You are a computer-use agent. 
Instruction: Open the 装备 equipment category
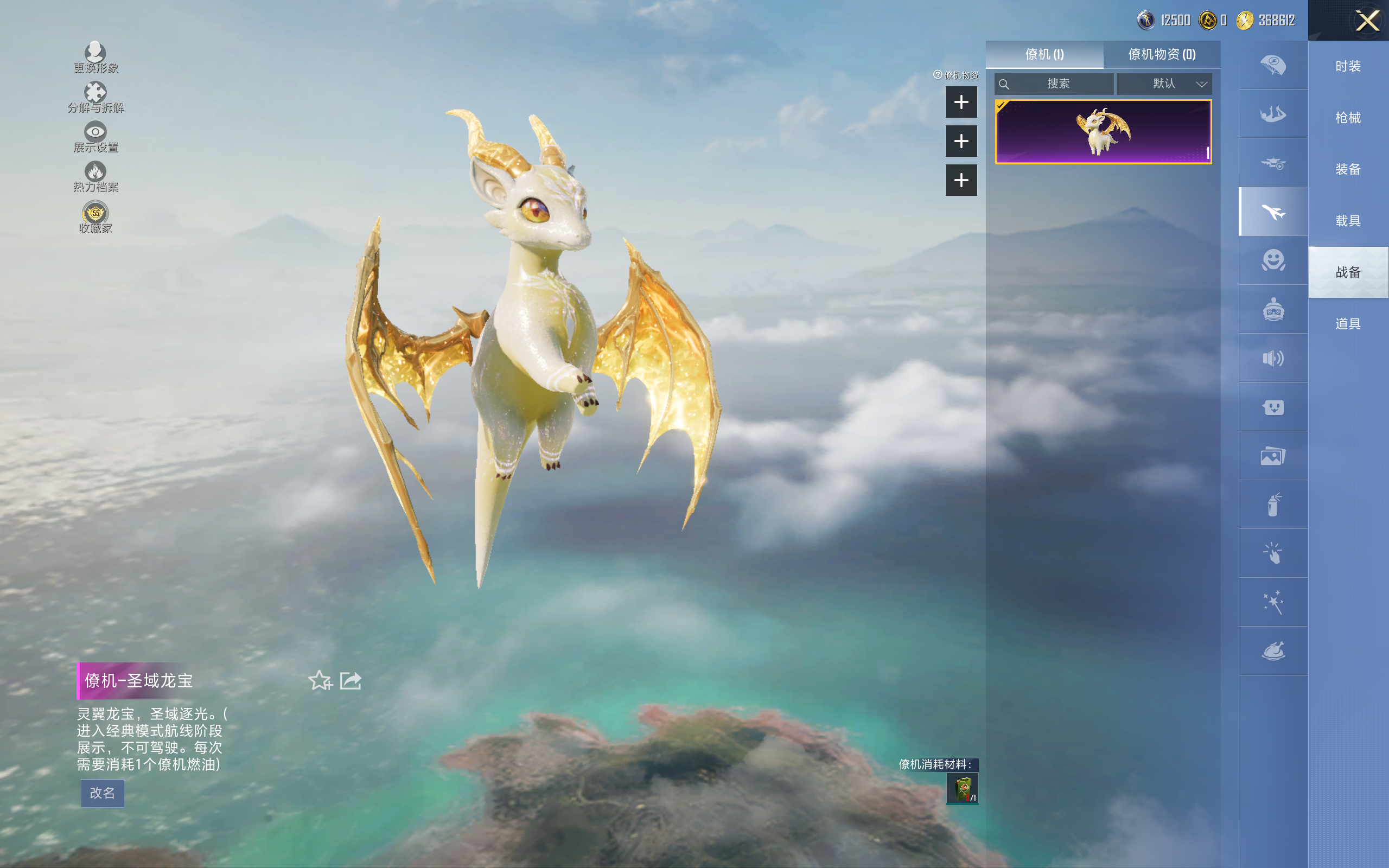point(1348,169)
